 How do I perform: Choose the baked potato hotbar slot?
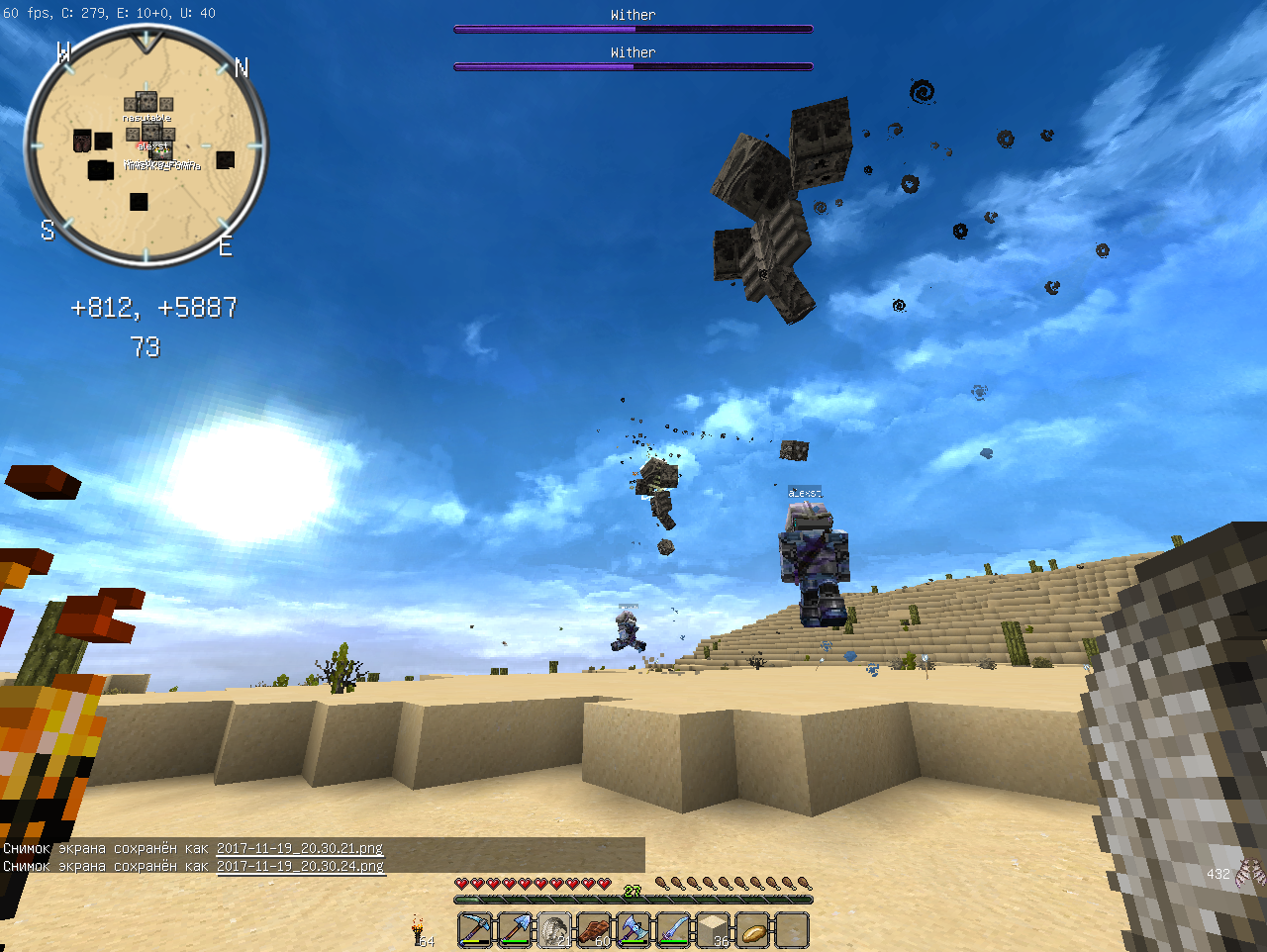pos(752,930)
